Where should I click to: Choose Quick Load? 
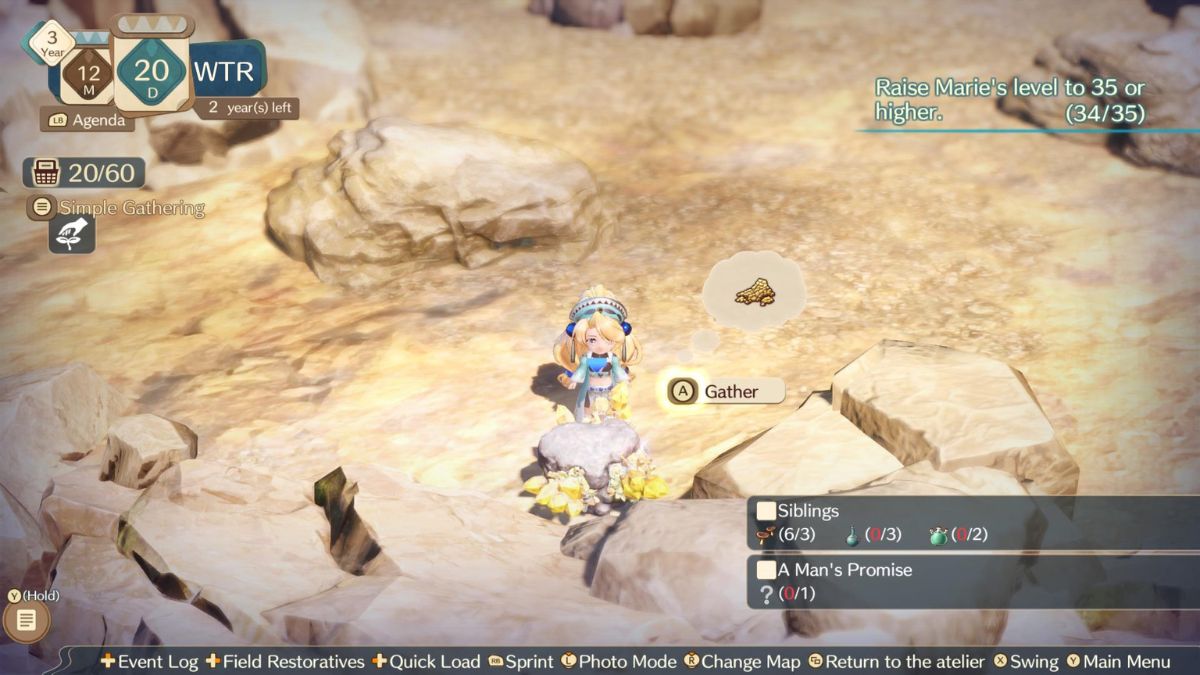coord(426,661)
